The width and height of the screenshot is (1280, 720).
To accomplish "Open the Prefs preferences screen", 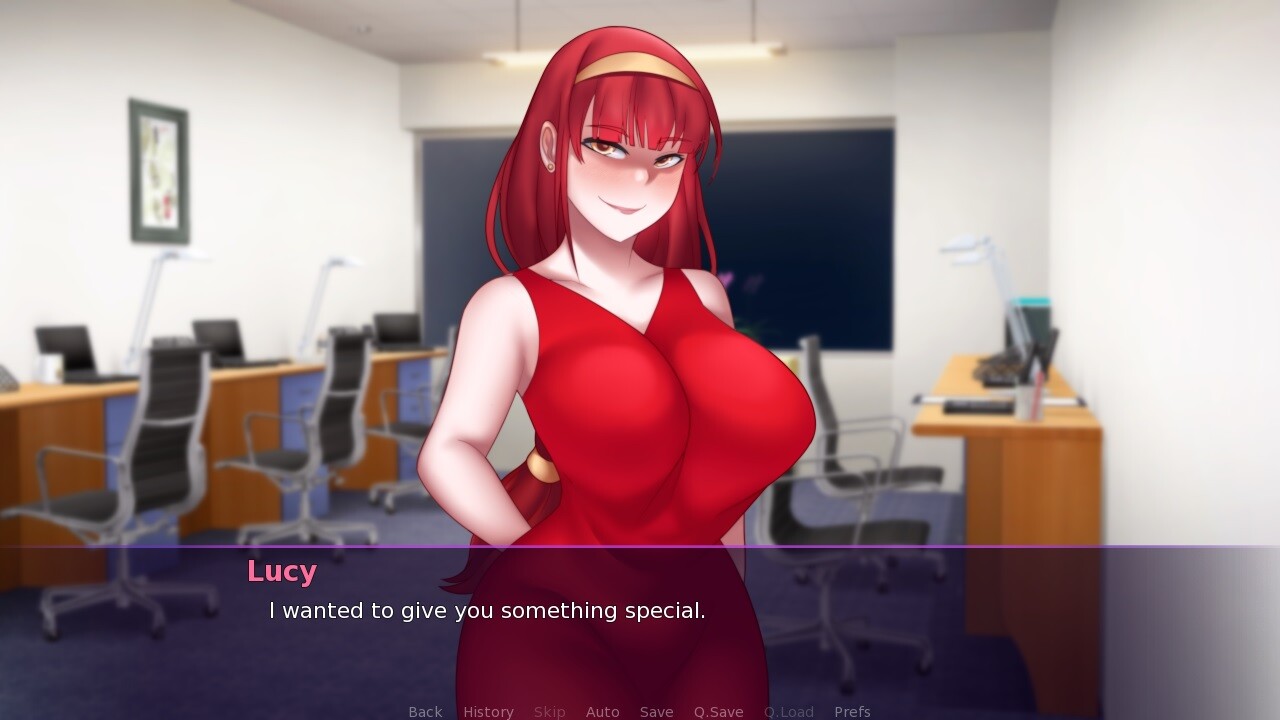I will 852,711.
